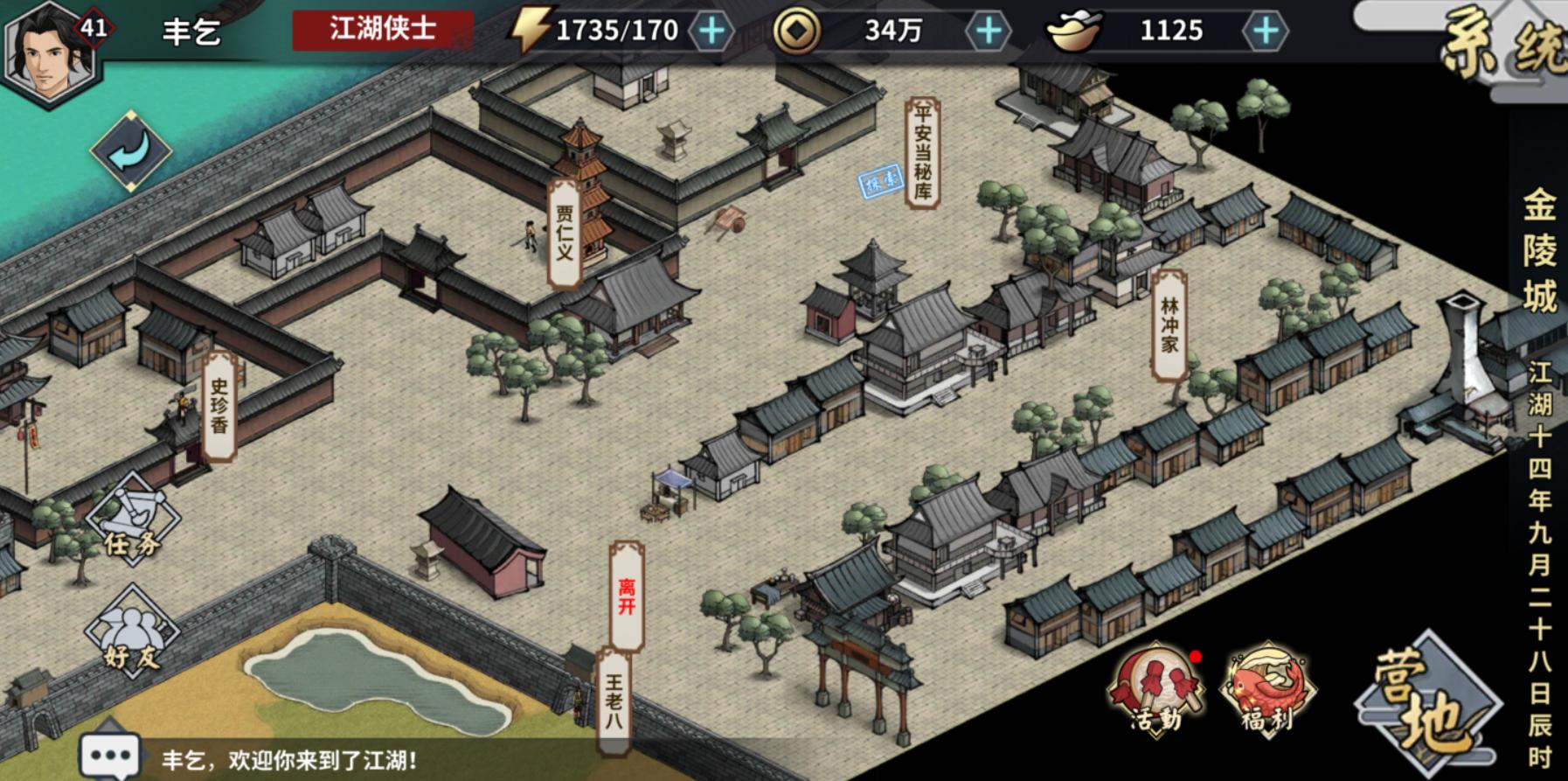Viewport: 1568px width, 781px height.
Task: Open chat via speech bubble icon
Action: [x=108, y=751]
